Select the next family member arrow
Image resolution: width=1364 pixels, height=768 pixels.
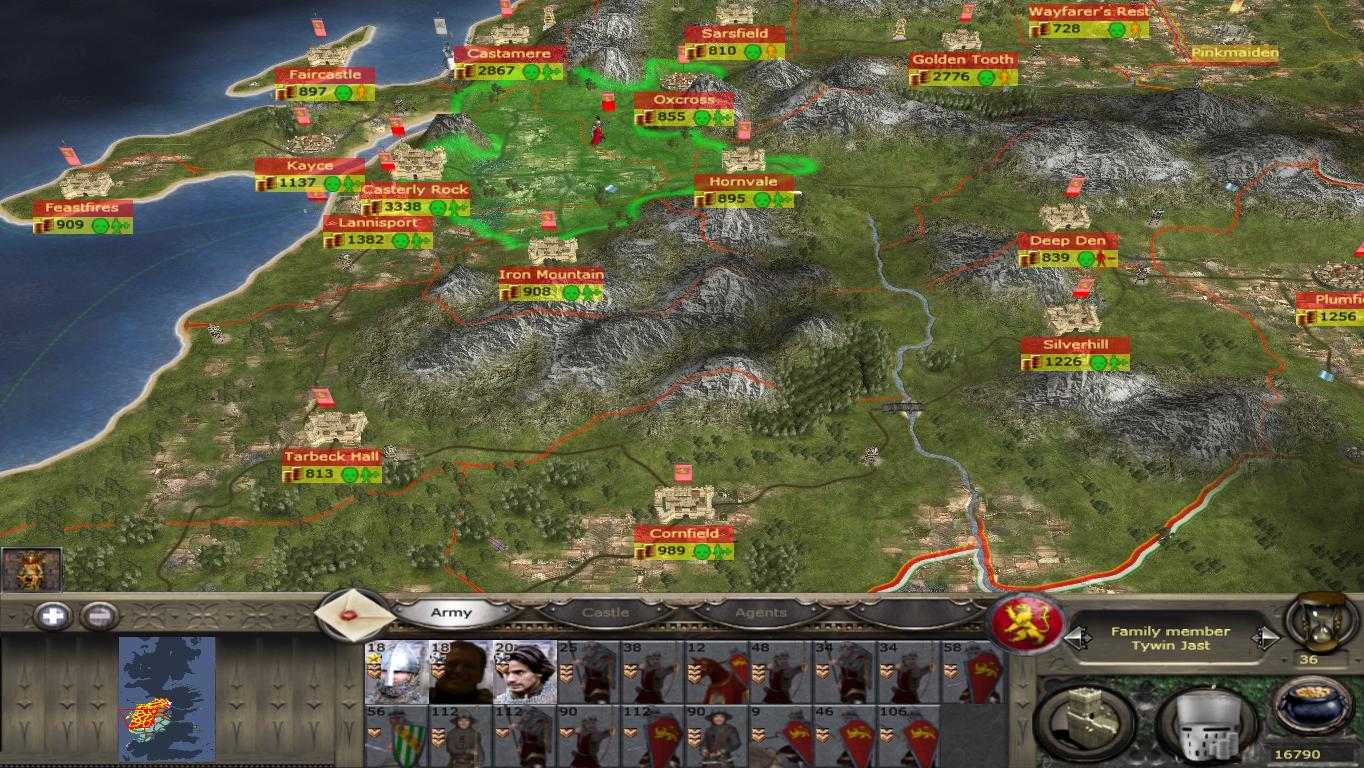1267,638
